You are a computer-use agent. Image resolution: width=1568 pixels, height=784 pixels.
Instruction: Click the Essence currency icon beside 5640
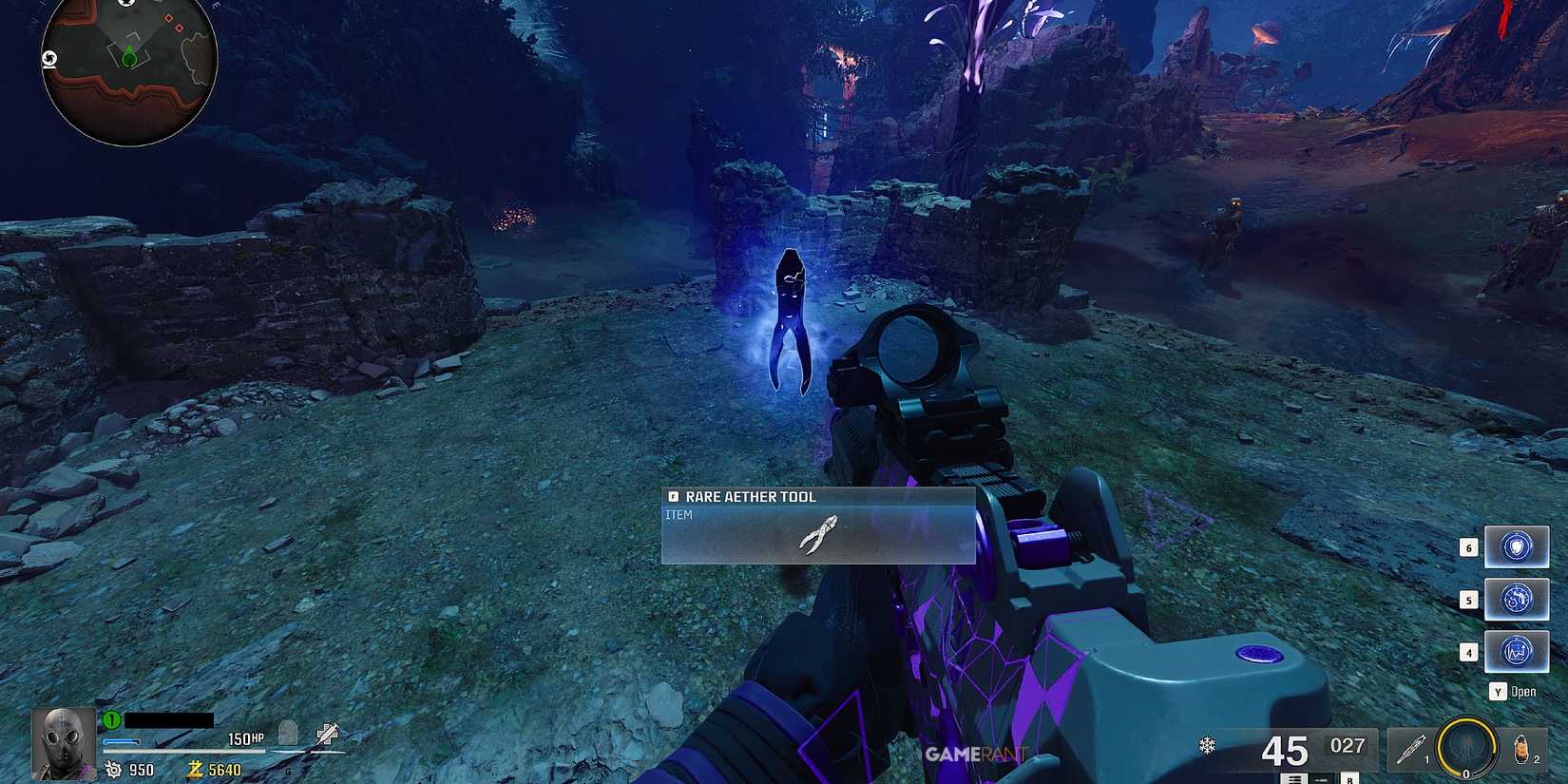pyautogui.click(x=197, y=770)
